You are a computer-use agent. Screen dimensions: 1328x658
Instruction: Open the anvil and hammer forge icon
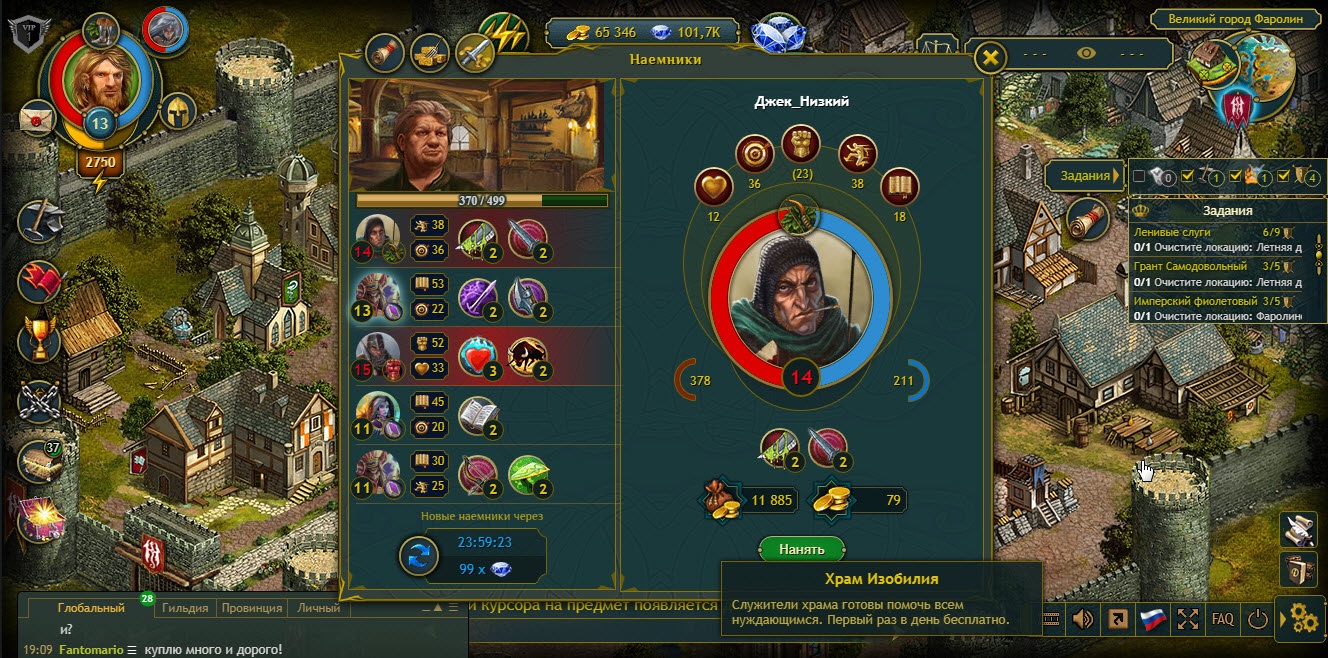point(41,219)
